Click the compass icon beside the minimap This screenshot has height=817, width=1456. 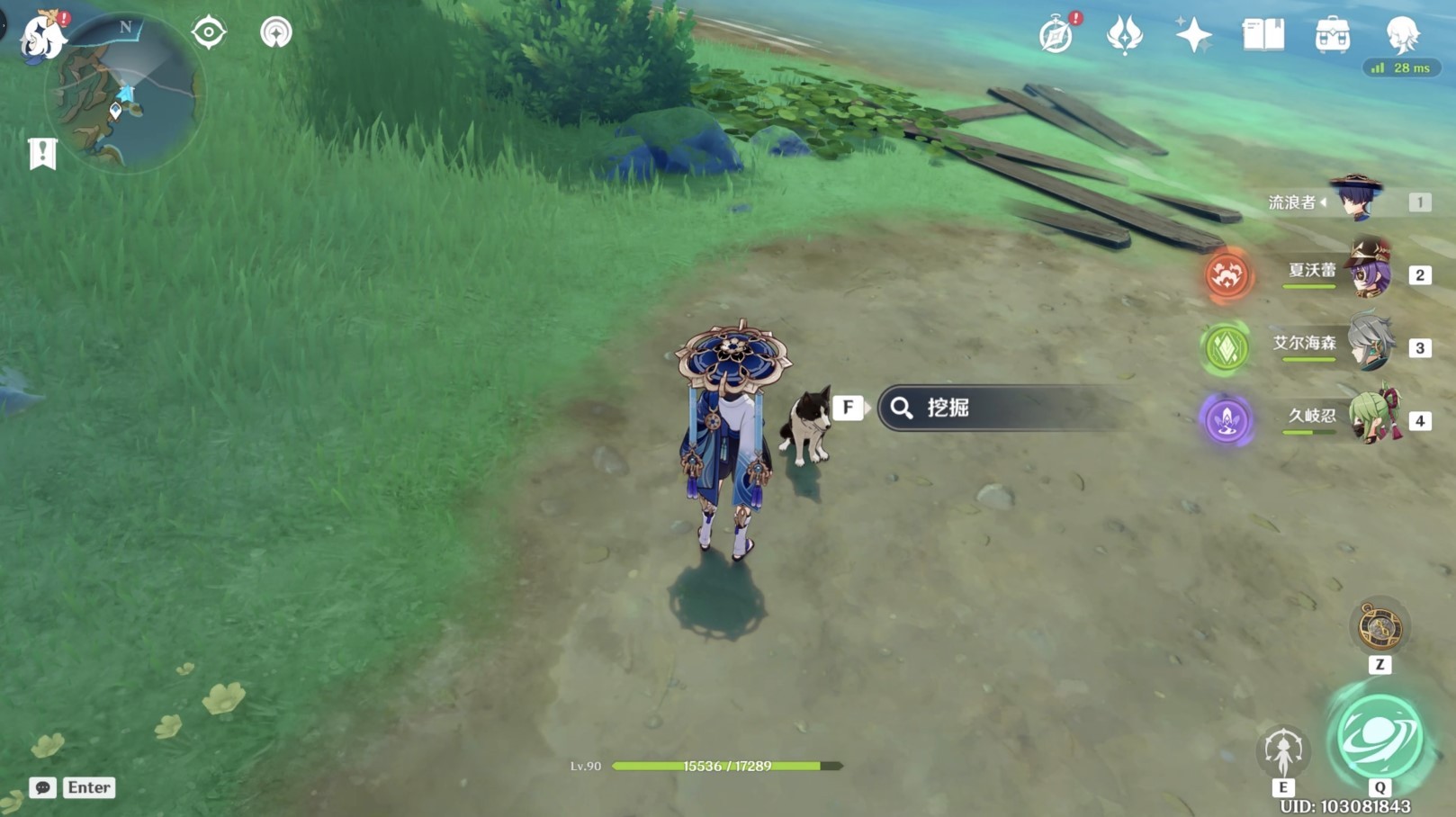point(209,31)
